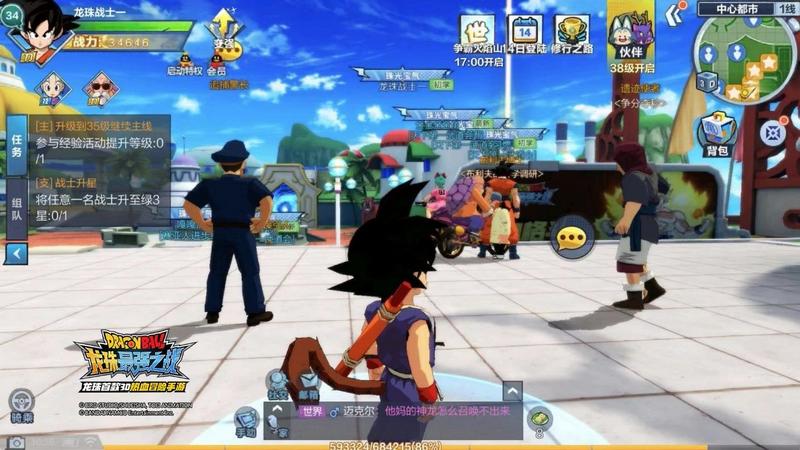Select the Master Roshi teammate portrait

click(x=100, y=88)
